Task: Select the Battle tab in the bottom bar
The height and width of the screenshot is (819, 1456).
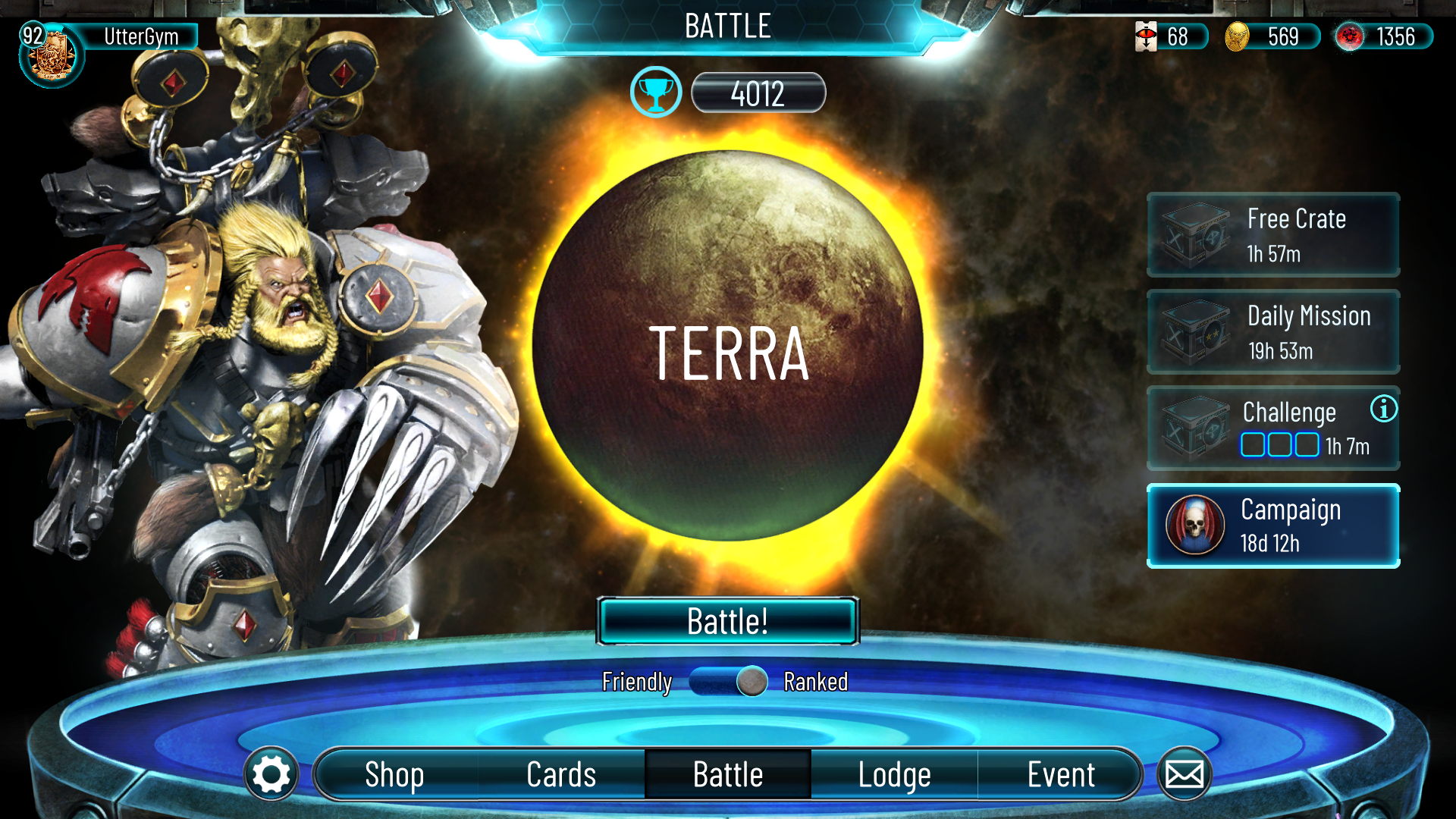Action: pyautogui.click(x=728, y=774)
